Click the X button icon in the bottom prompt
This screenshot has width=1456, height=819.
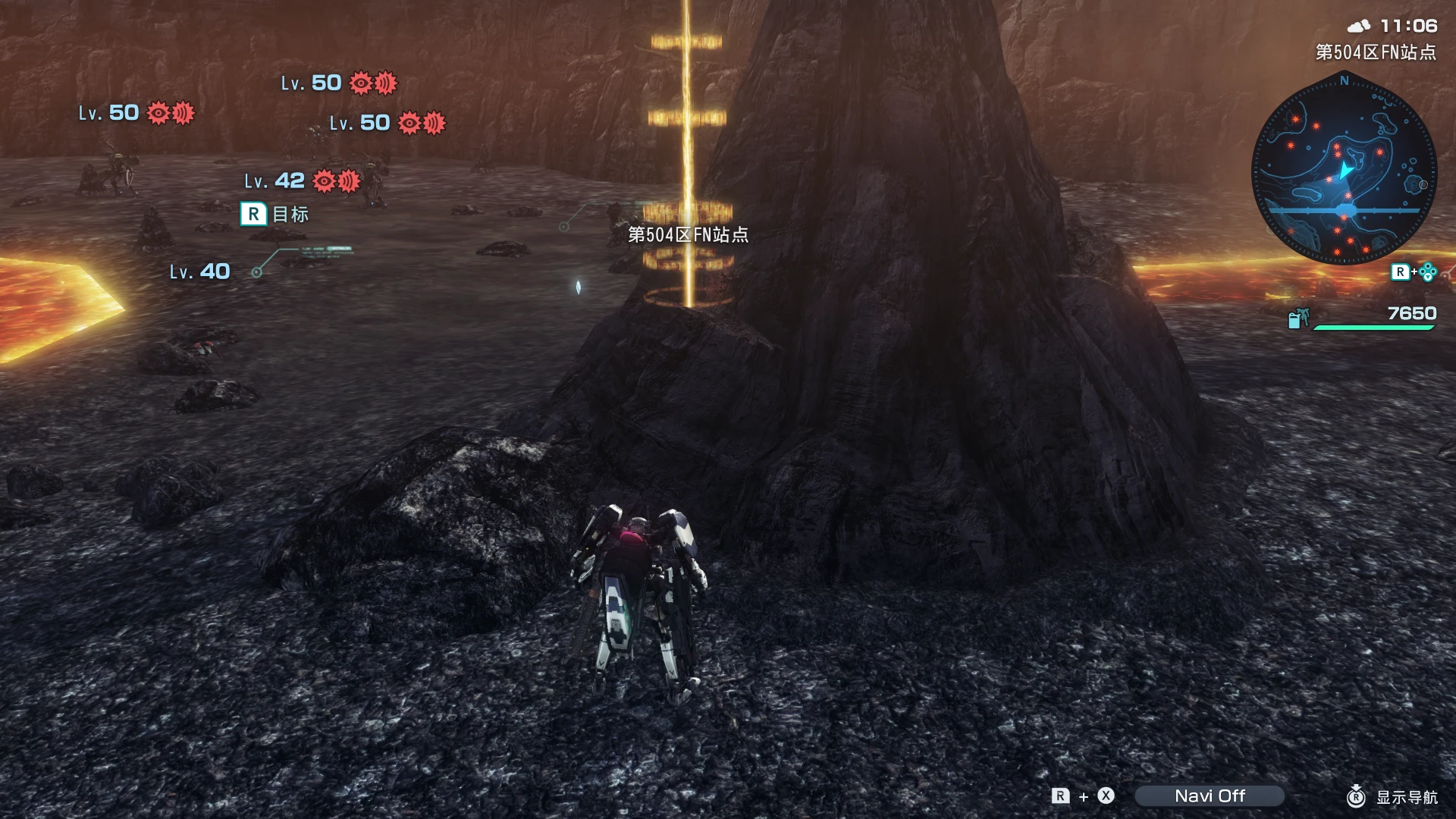point(1106,796)
